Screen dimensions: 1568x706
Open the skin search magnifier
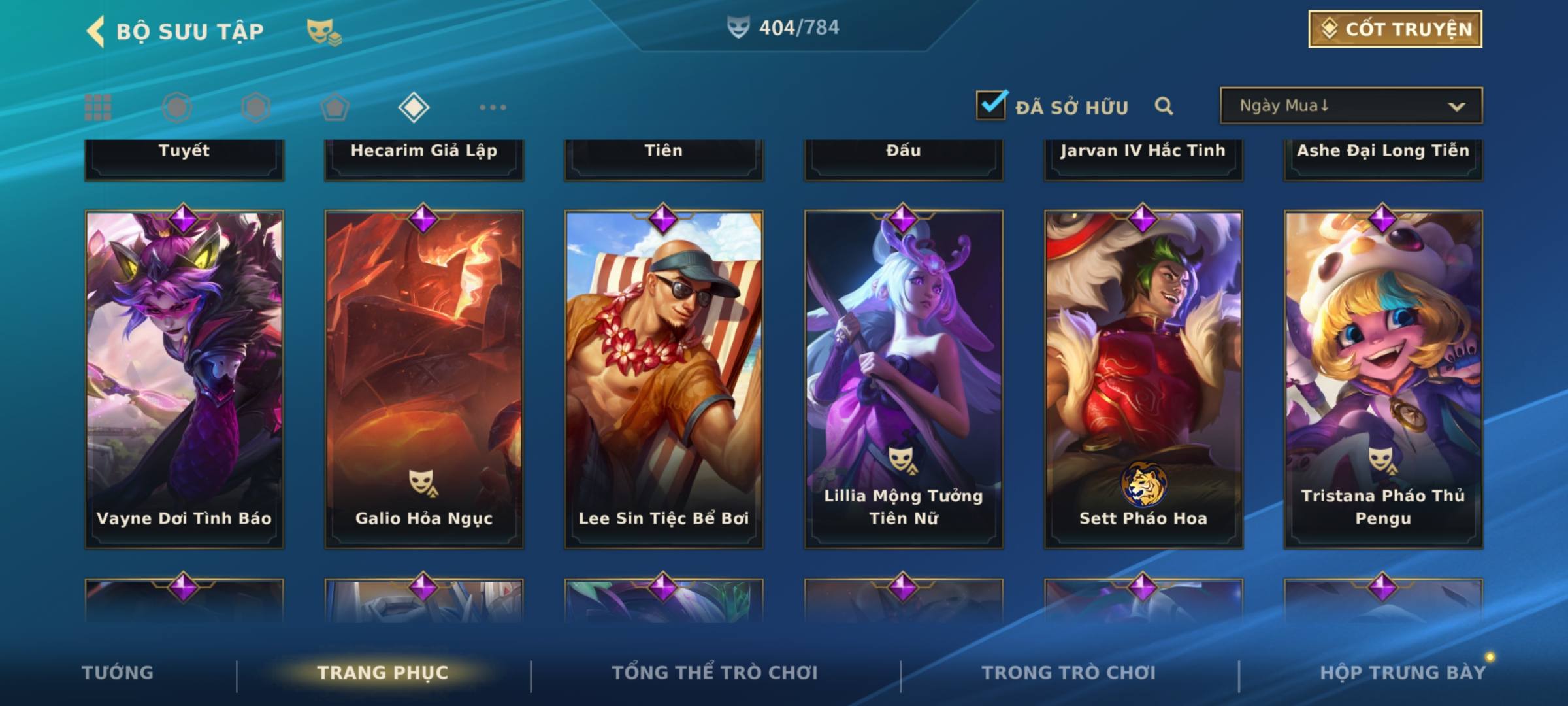tap(1164, 106)
